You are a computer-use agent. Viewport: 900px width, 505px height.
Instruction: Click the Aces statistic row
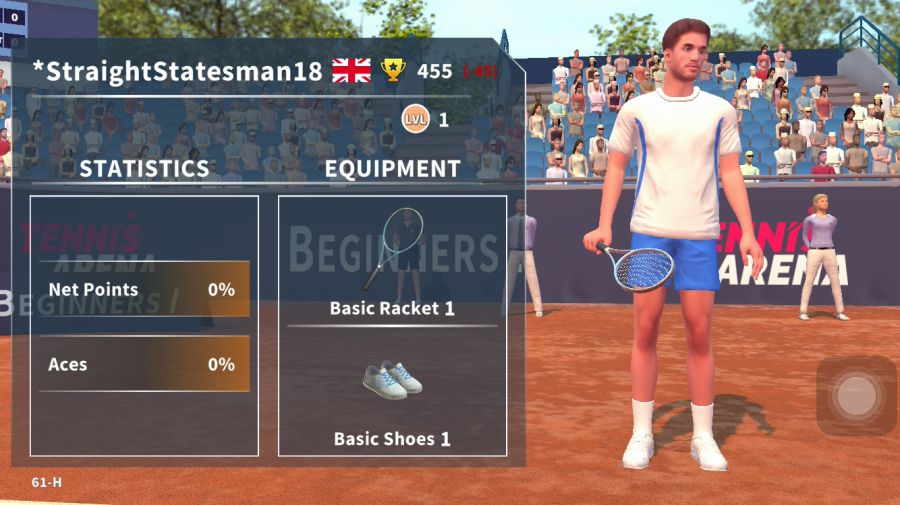click(144, 364)
